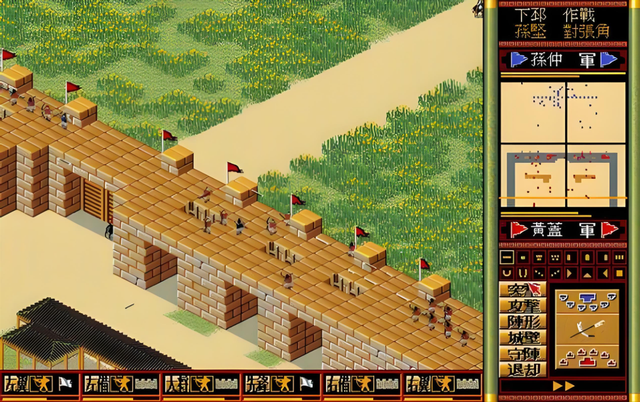The image size is (640, 402).
Task: Click the 城壁 castle wall command
Action: click(523, 337)
